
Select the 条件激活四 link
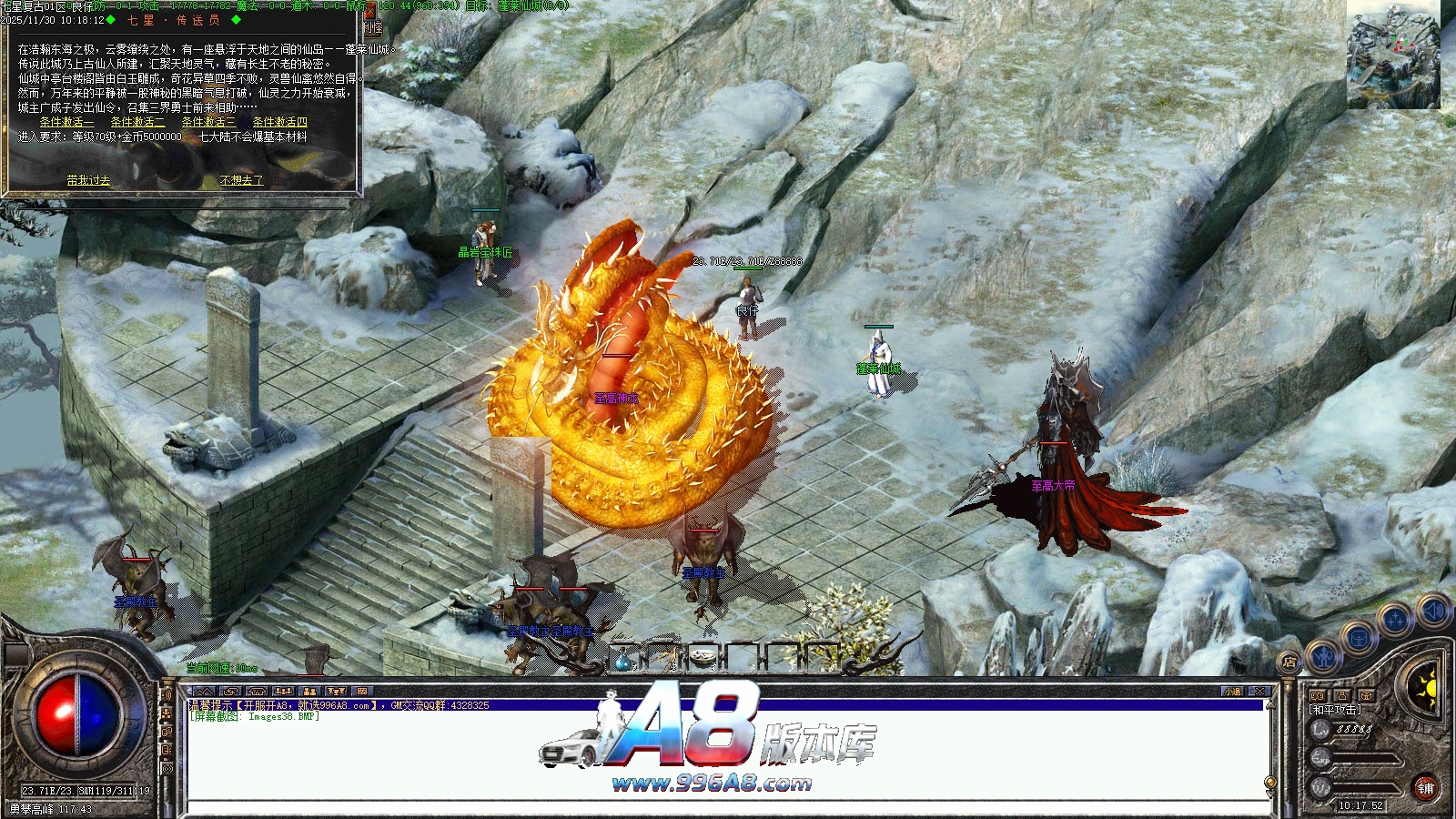click(279, 122)
